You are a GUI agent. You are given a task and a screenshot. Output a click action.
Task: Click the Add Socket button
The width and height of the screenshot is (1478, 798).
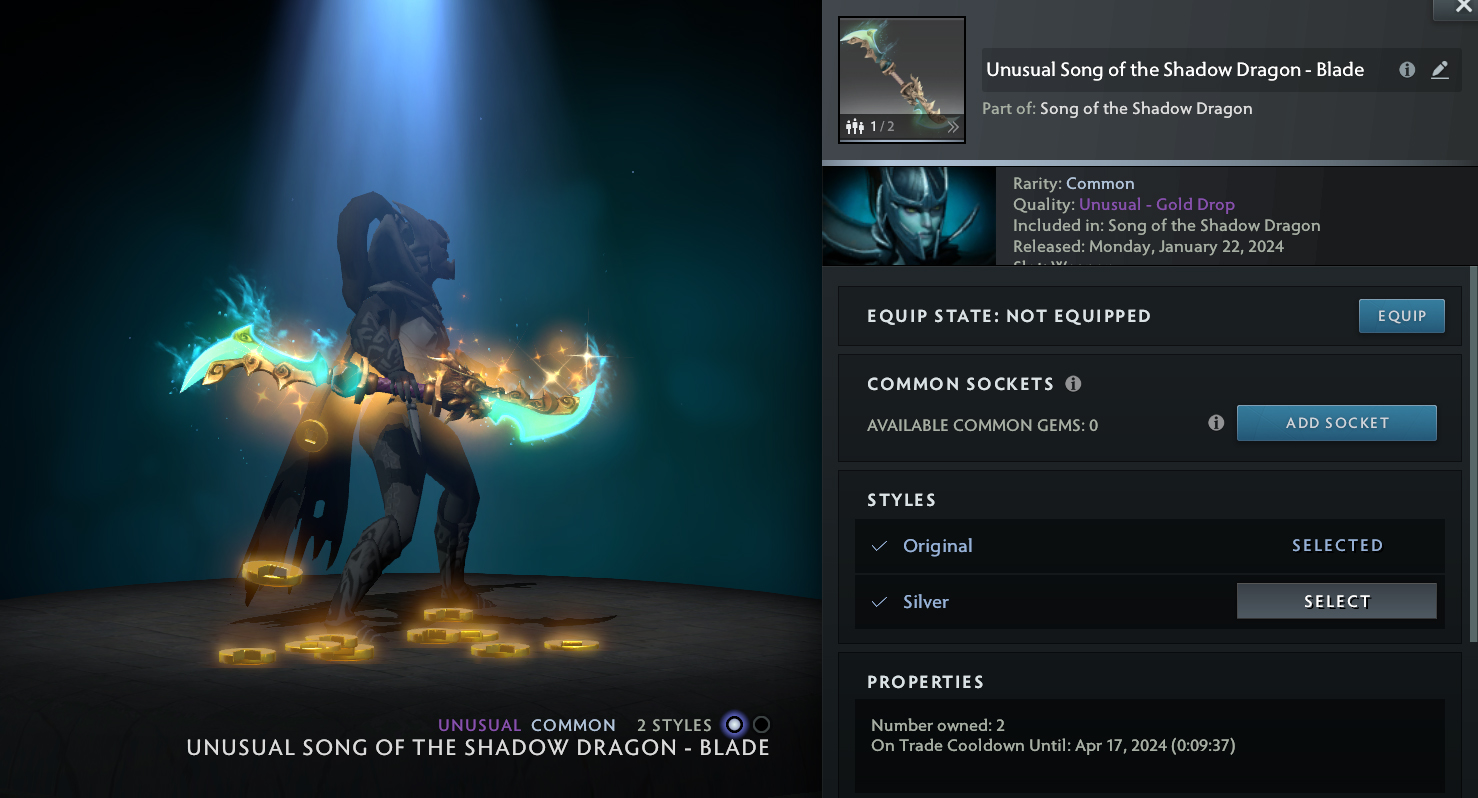(1336, 423)
